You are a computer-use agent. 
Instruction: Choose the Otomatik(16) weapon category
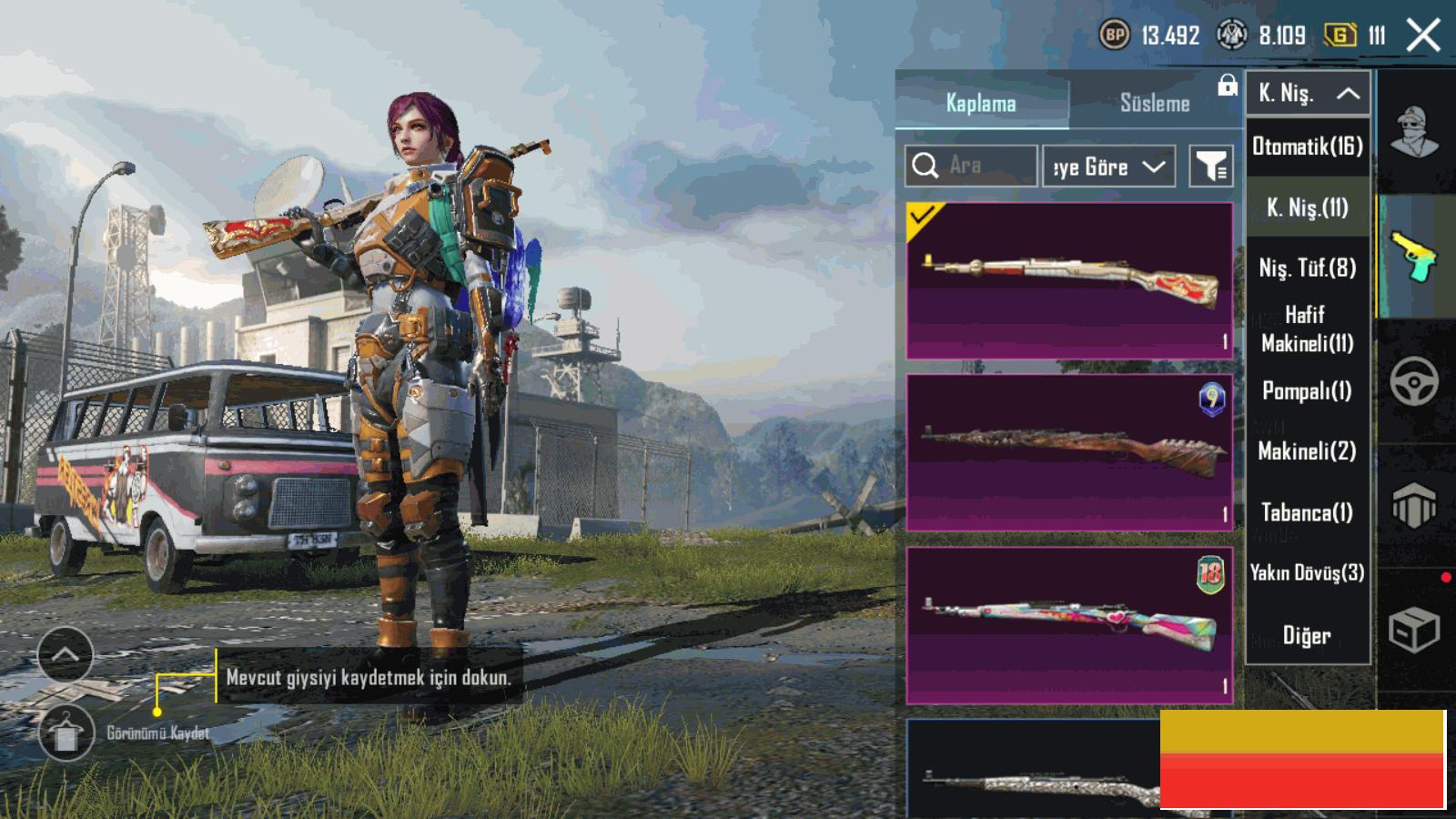(1308, 147)
